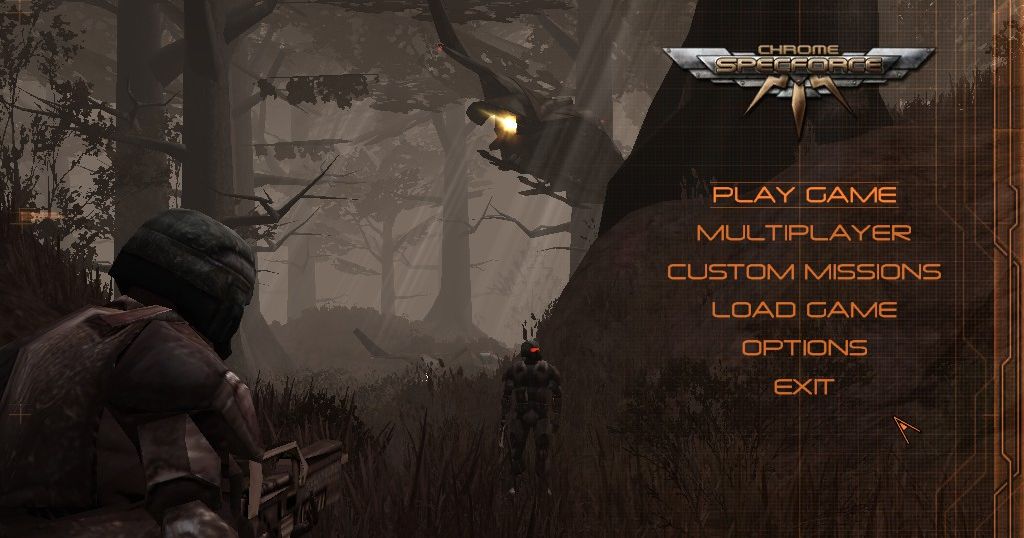Open the Load Game screen
This screenshot has width=1024, height=538.
pyautogui.click(x=804, y=309)
